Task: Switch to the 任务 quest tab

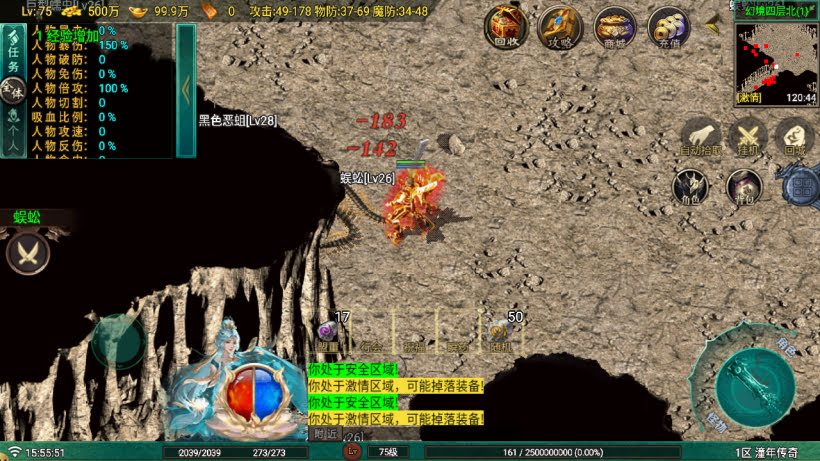Action: click(13, 56)
